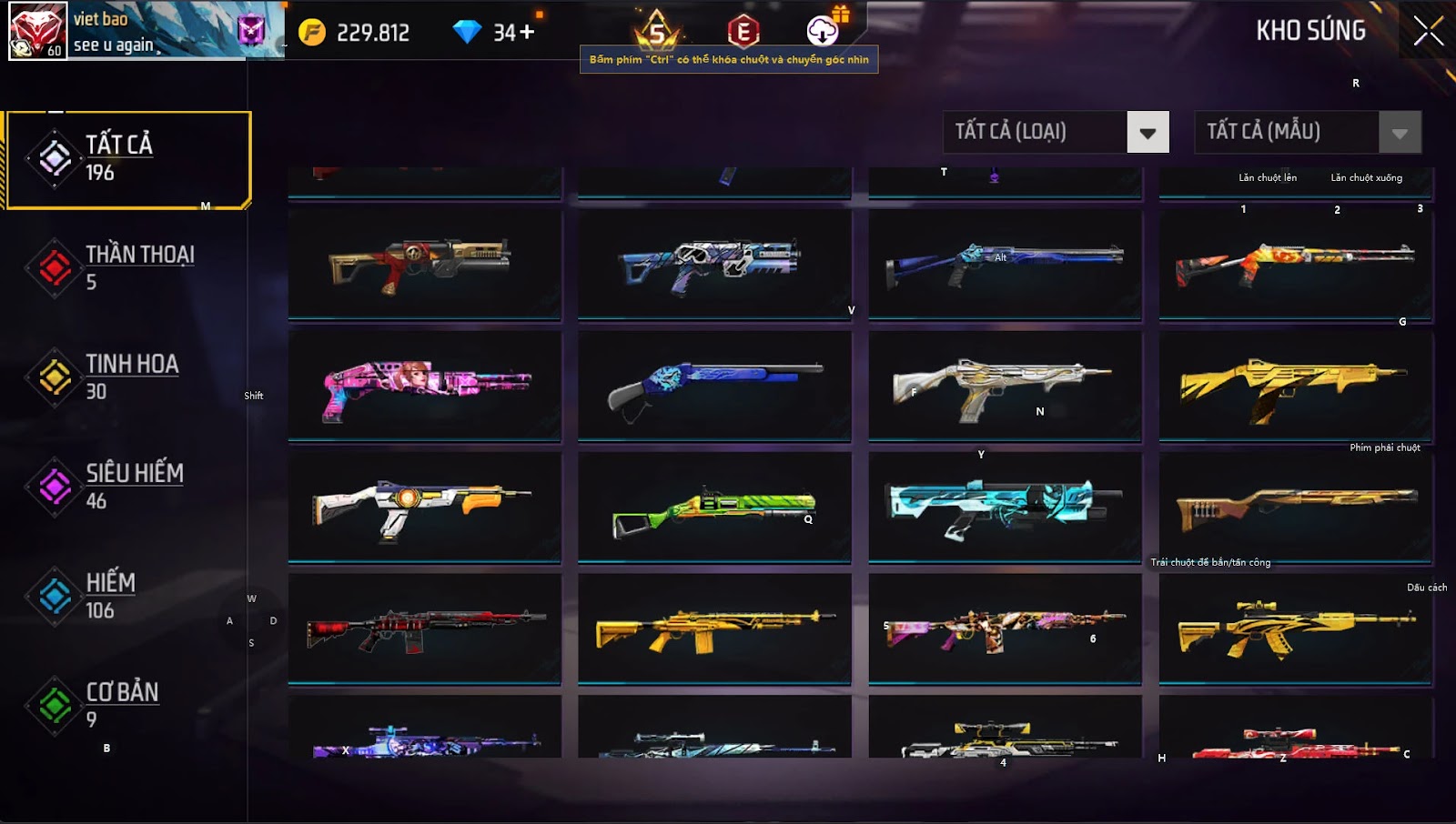Pick the white and orange shotgun skin
The image size is (1456, 824).
pos(425,507)
